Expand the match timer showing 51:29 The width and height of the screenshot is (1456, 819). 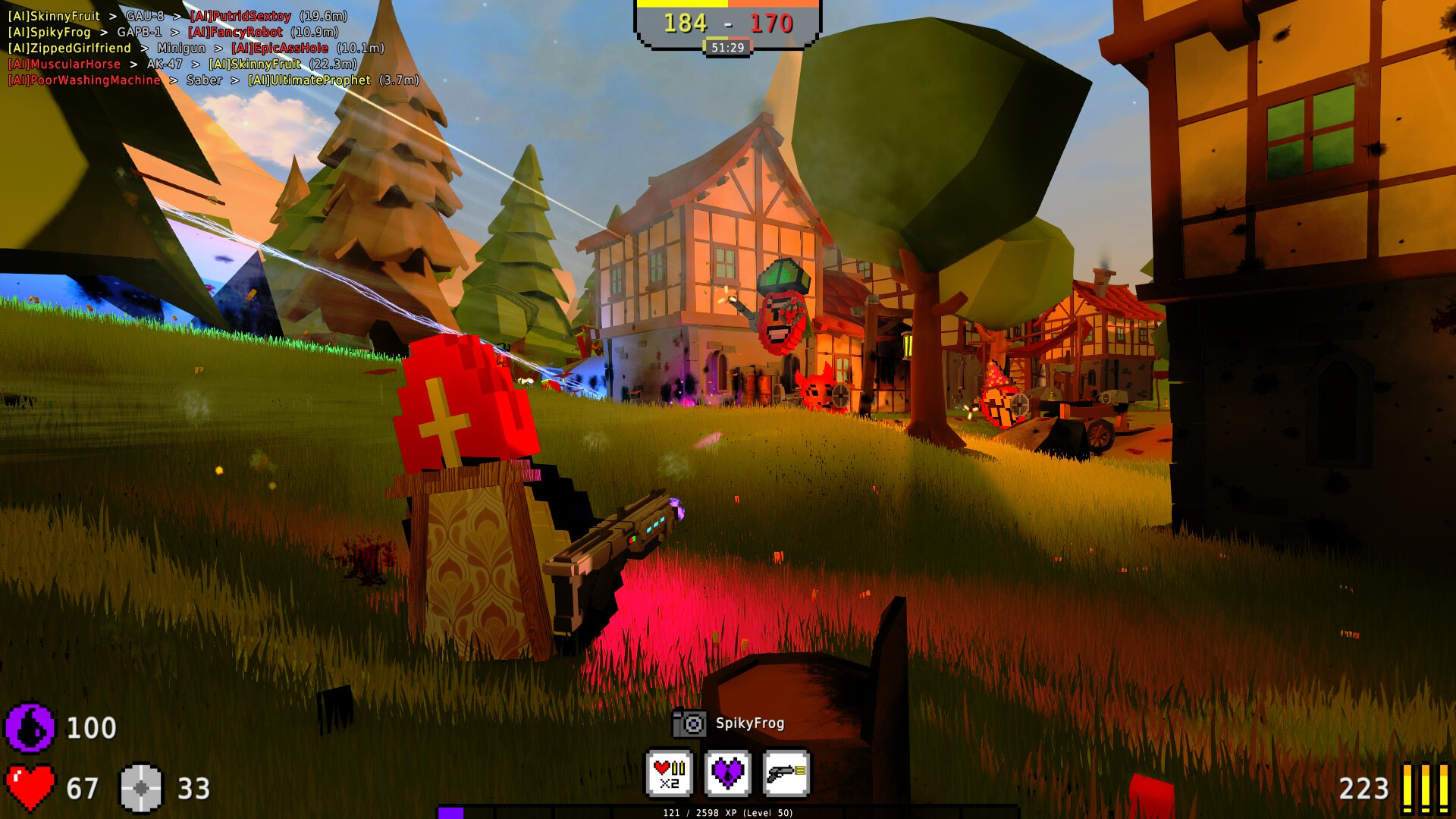728,45
